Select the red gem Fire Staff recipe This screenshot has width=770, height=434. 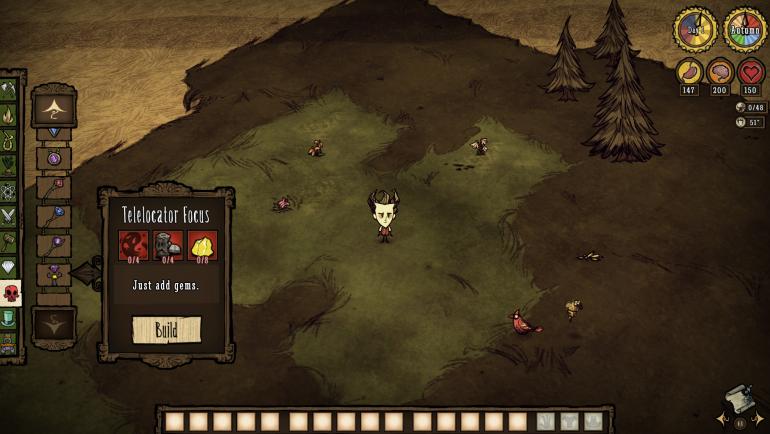(54, 187)
